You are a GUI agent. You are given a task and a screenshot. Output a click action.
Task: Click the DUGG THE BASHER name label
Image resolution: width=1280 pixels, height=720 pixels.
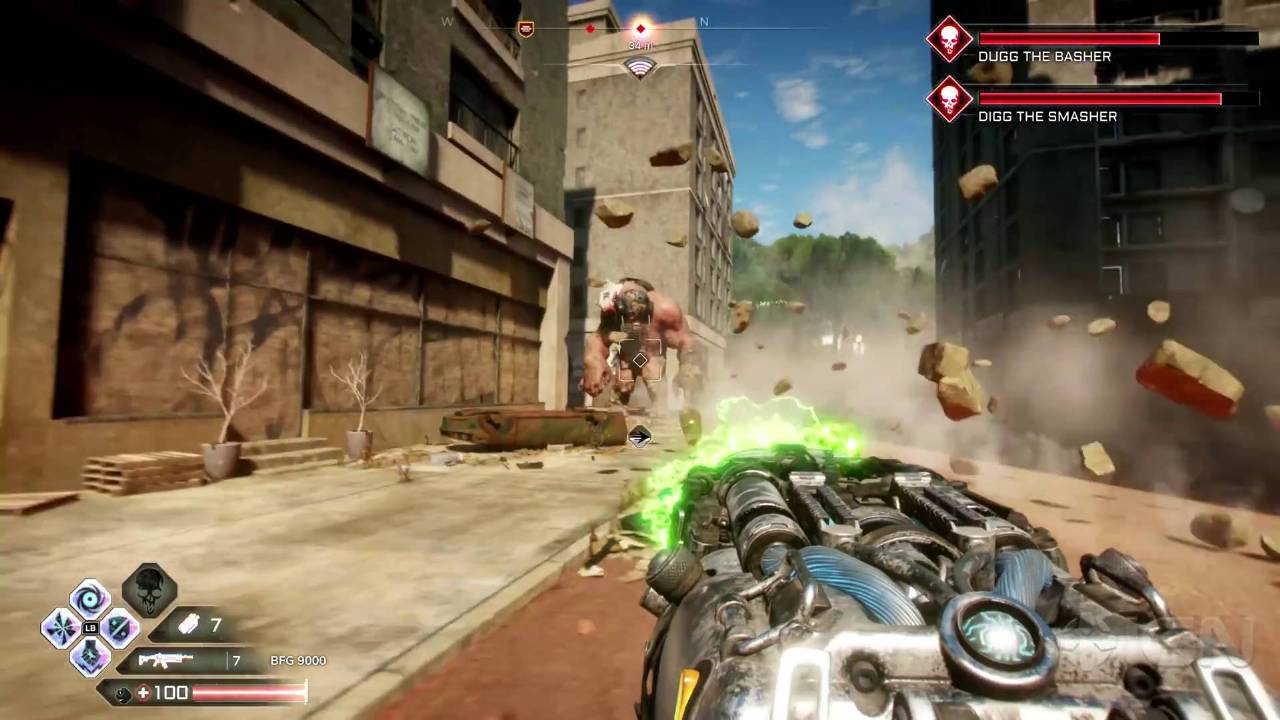[1044, 56]
